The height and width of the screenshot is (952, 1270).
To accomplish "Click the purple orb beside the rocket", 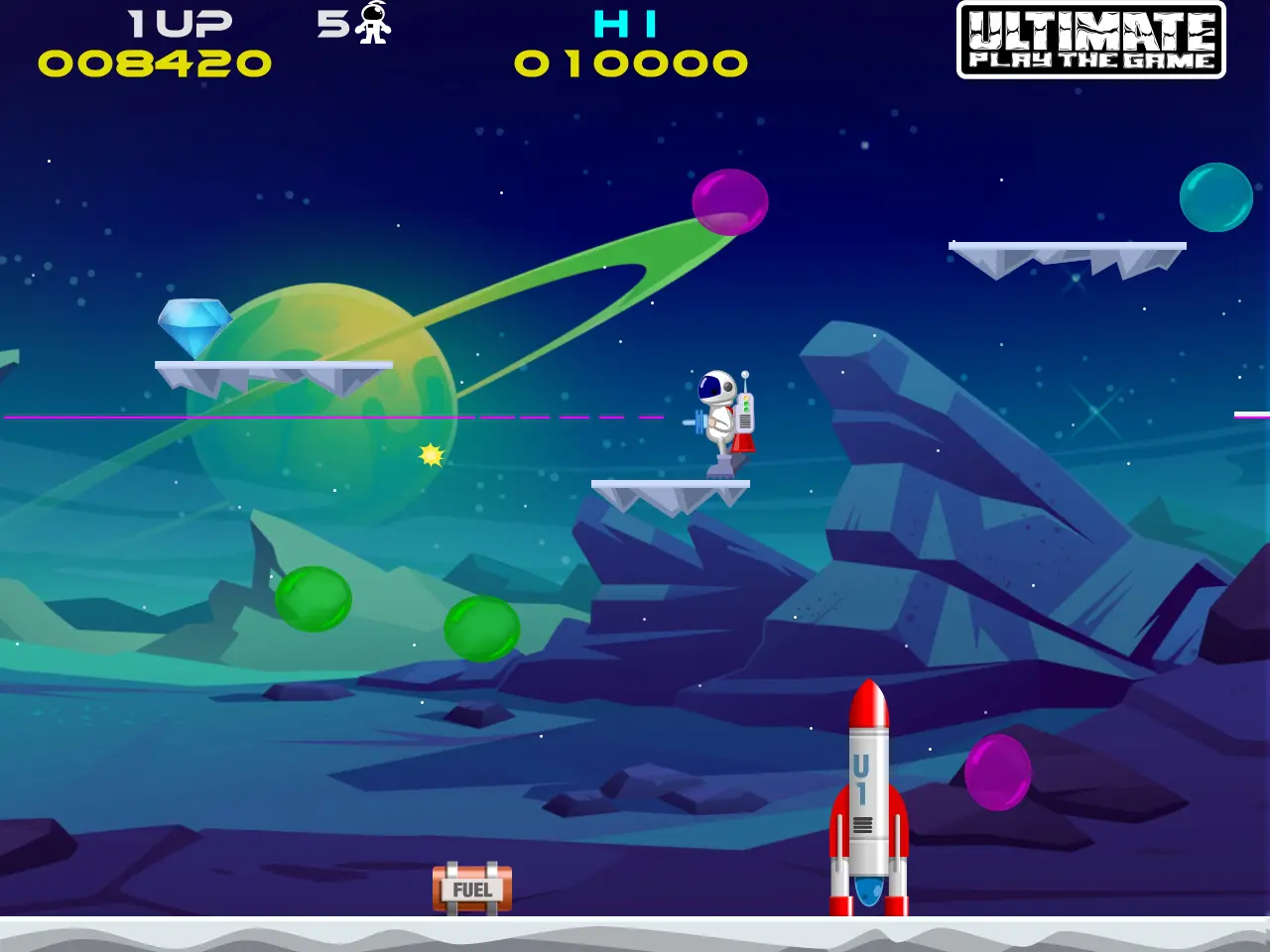I will pyautogui.click(x=996, y=773).
